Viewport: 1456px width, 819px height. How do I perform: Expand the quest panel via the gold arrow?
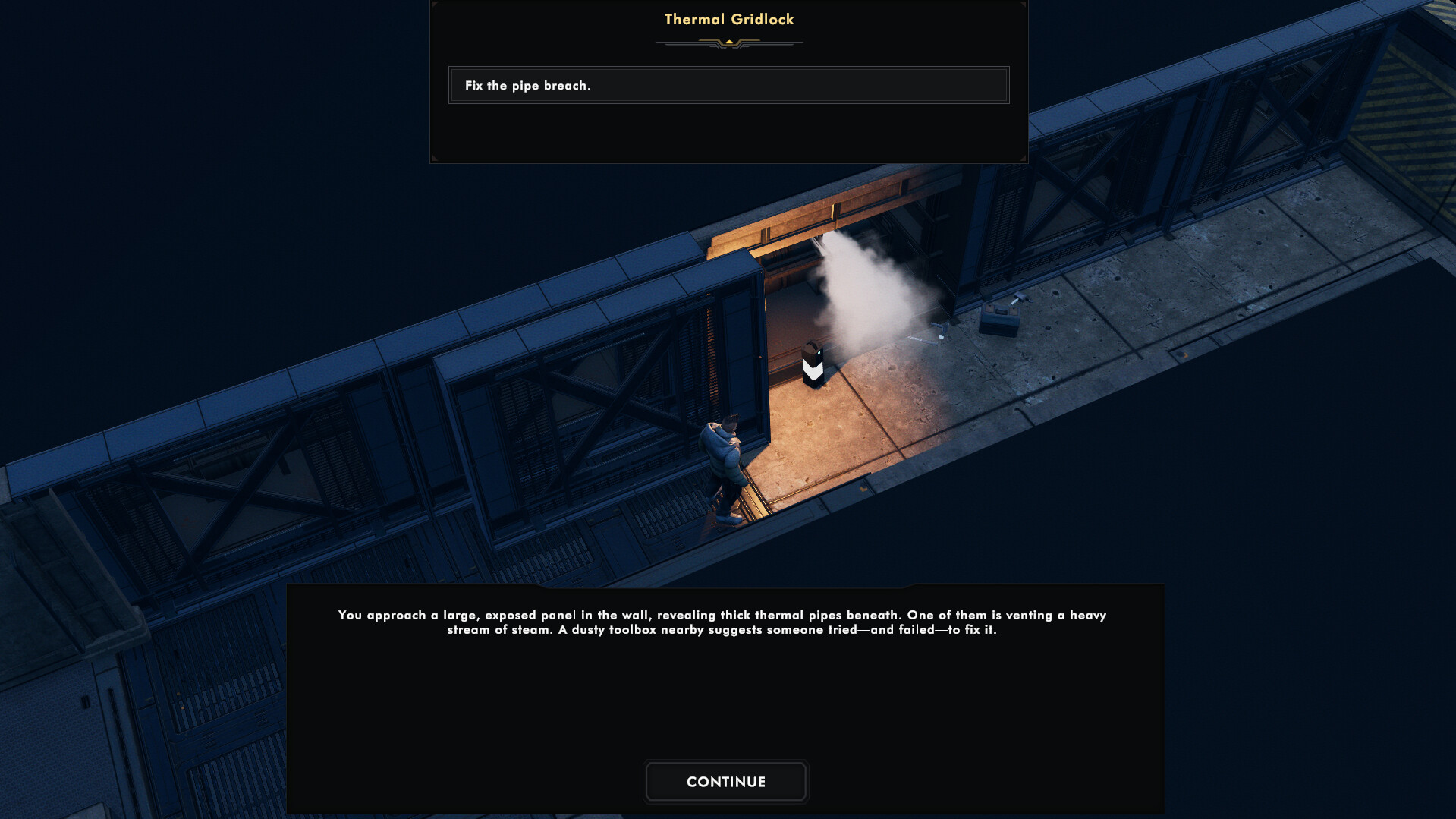pos(728,43)
